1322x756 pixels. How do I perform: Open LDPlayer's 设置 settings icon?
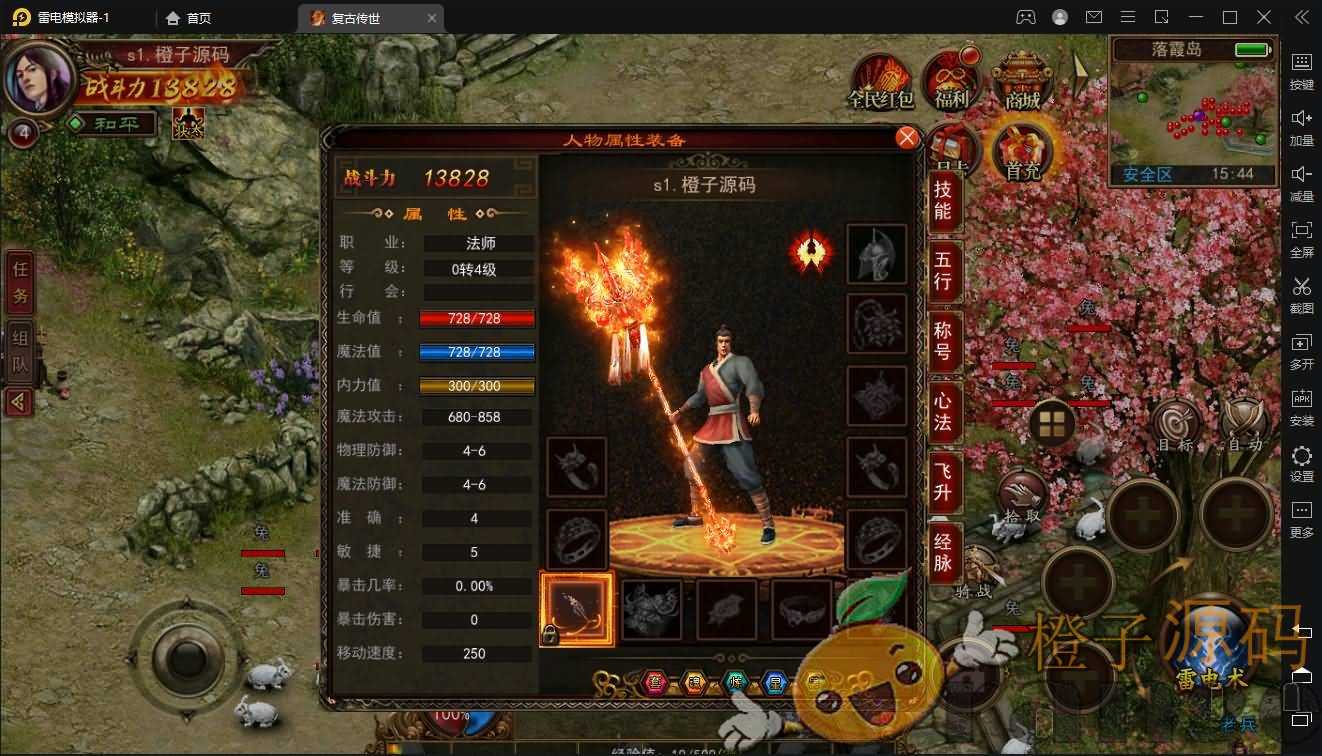click(x=1302, y=458)
